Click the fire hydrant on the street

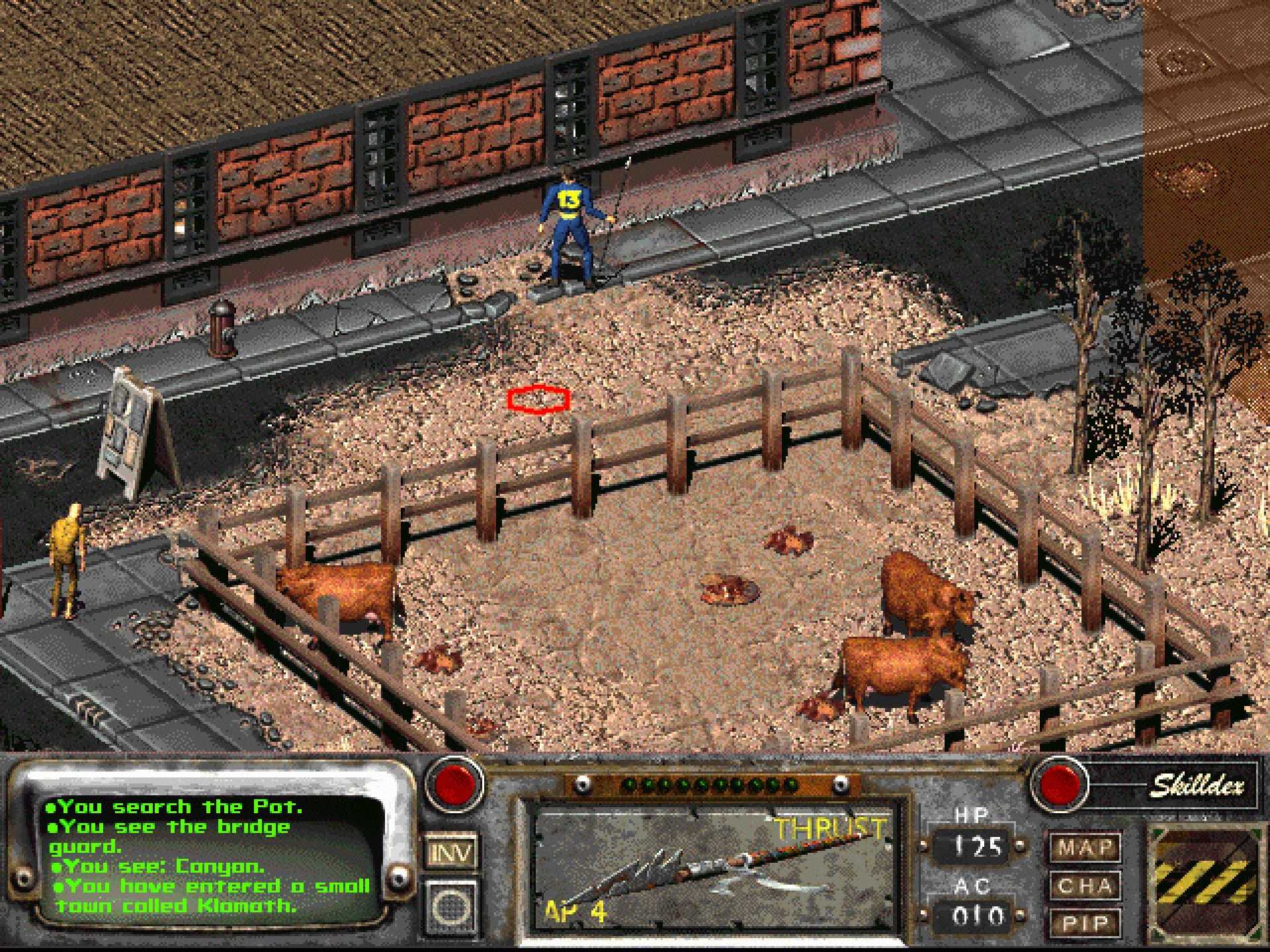pos(222,324)
